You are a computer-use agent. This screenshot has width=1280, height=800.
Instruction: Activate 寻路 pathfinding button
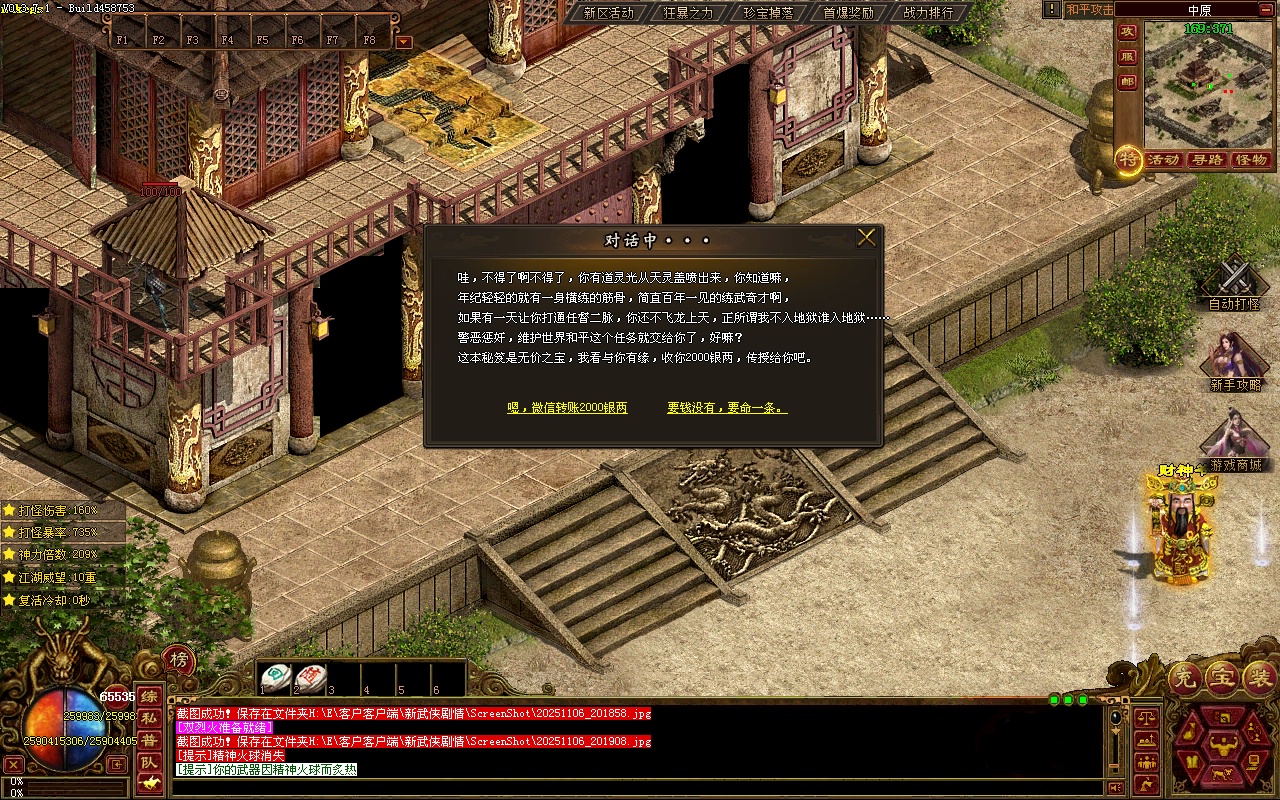pos(1207,160)
